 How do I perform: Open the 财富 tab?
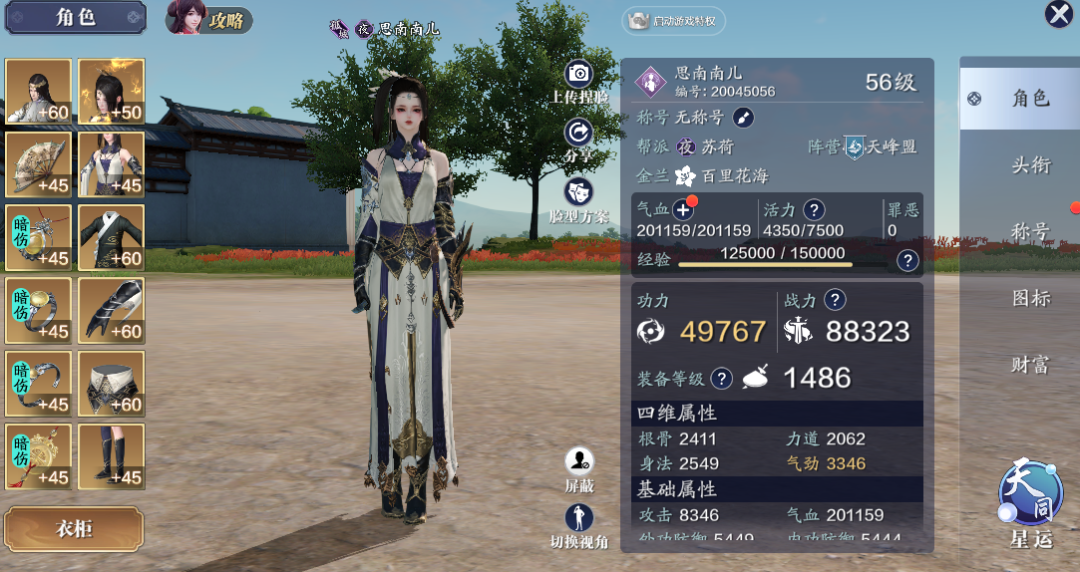pos(1030,365)
